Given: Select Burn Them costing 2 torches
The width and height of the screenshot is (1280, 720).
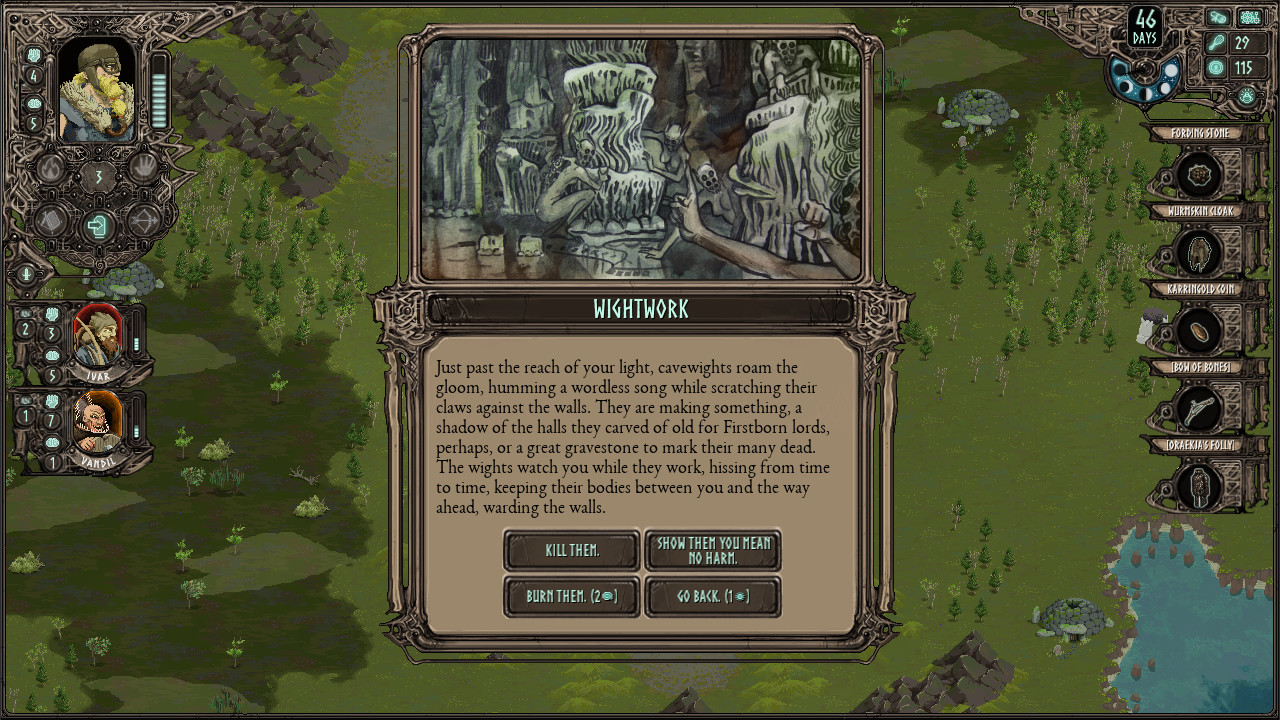Looking at the screenshot, I should pos(571,597).
